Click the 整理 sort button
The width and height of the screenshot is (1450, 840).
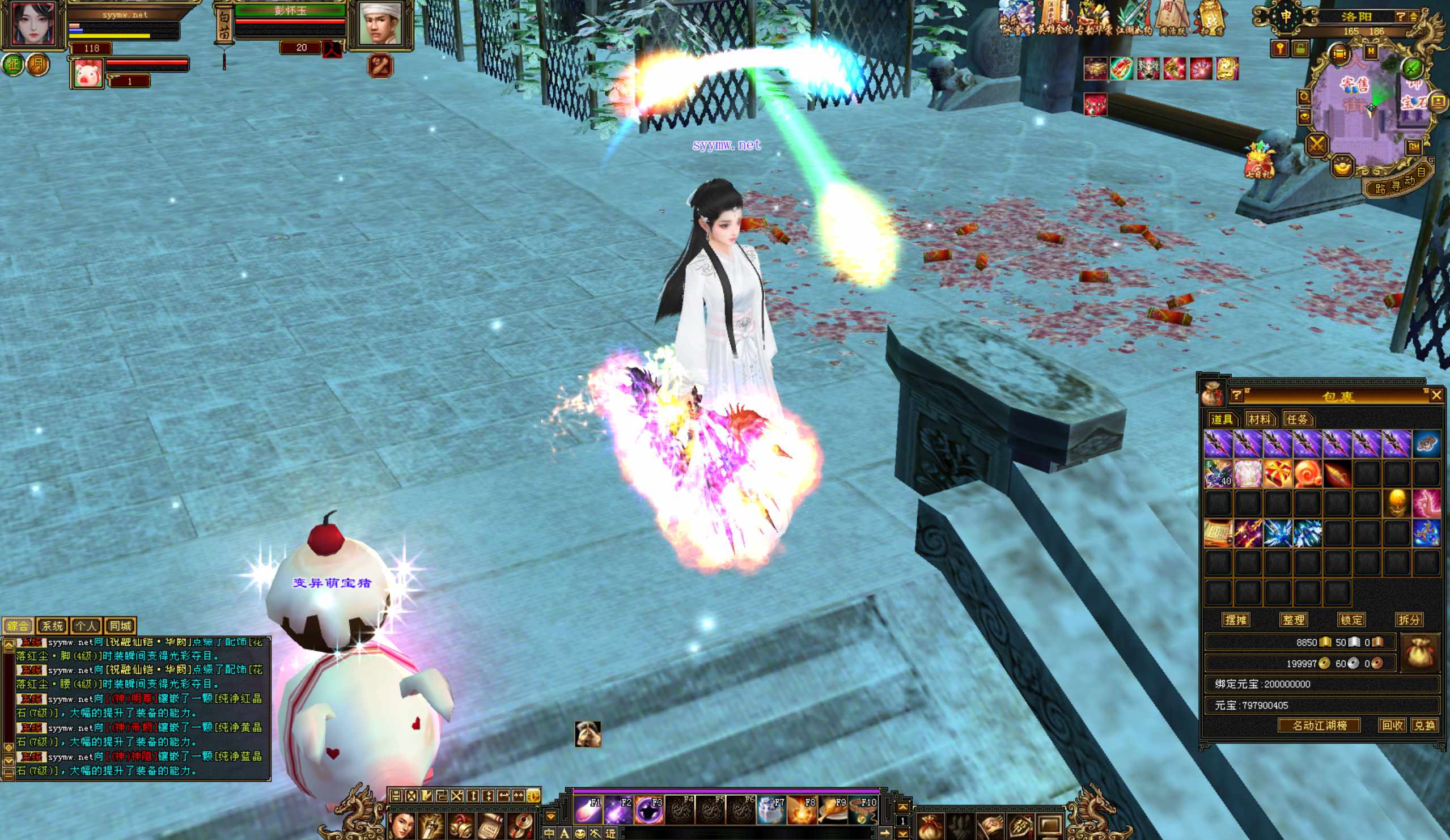click(x=1294, y=620)
